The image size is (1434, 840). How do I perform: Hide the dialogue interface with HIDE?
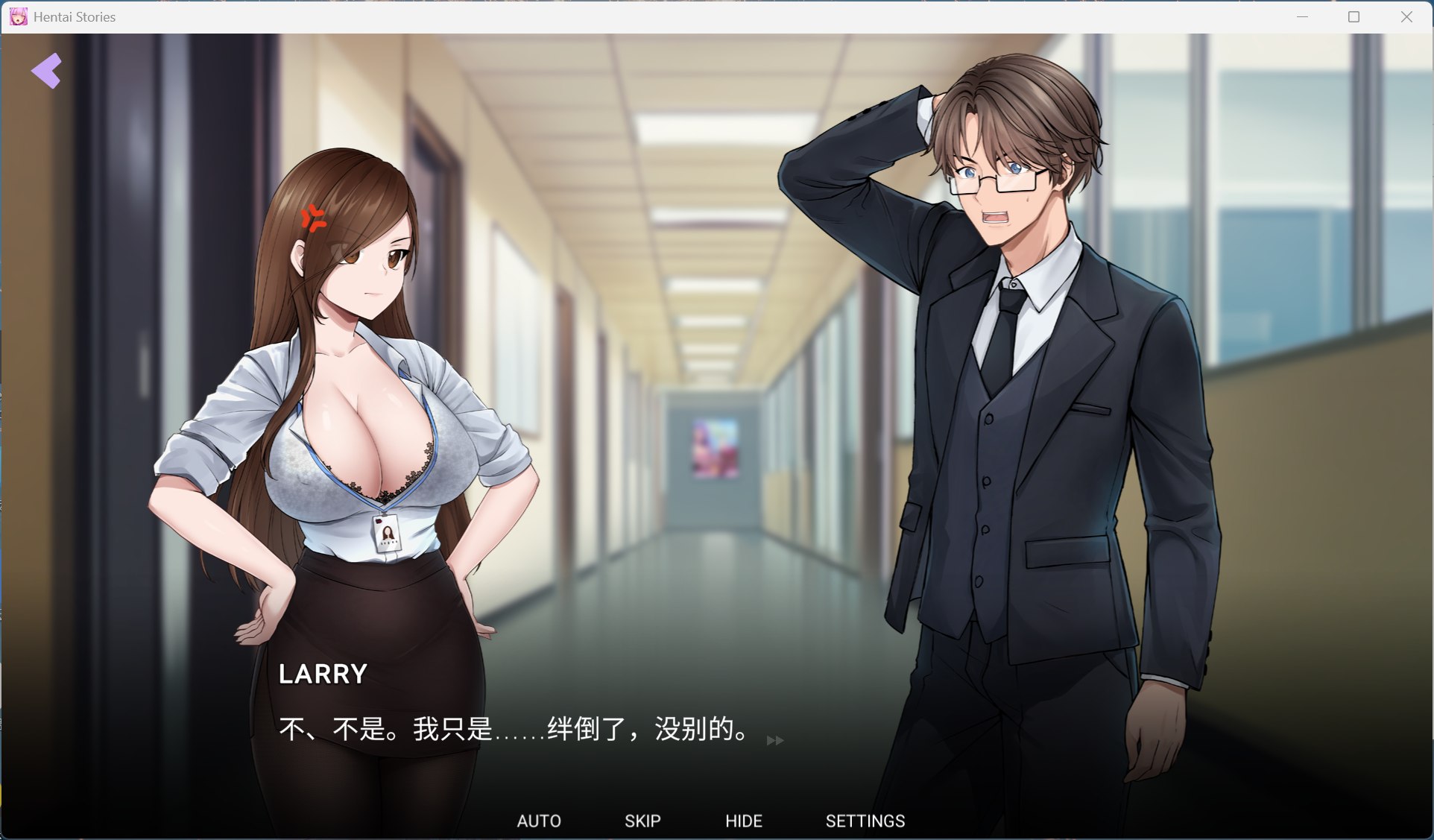coord(743,821)
